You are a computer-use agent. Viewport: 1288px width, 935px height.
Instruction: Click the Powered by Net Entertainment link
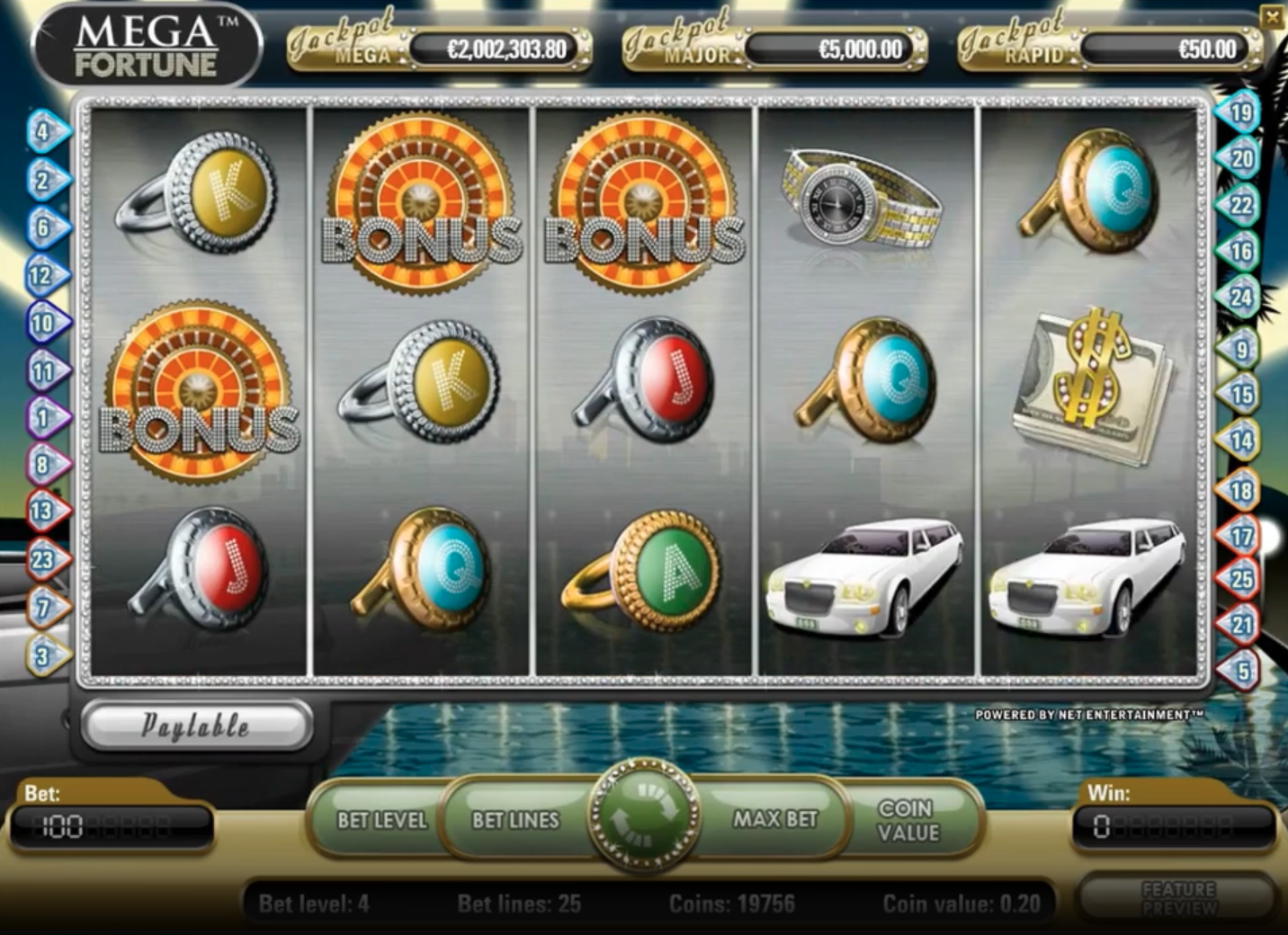tap(1088, 717)
